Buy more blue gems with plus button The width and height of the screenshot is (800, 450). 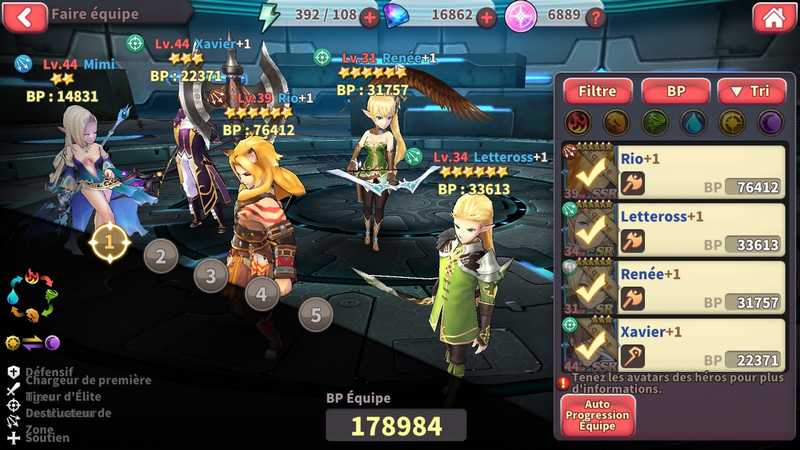[x=486, y=17]
